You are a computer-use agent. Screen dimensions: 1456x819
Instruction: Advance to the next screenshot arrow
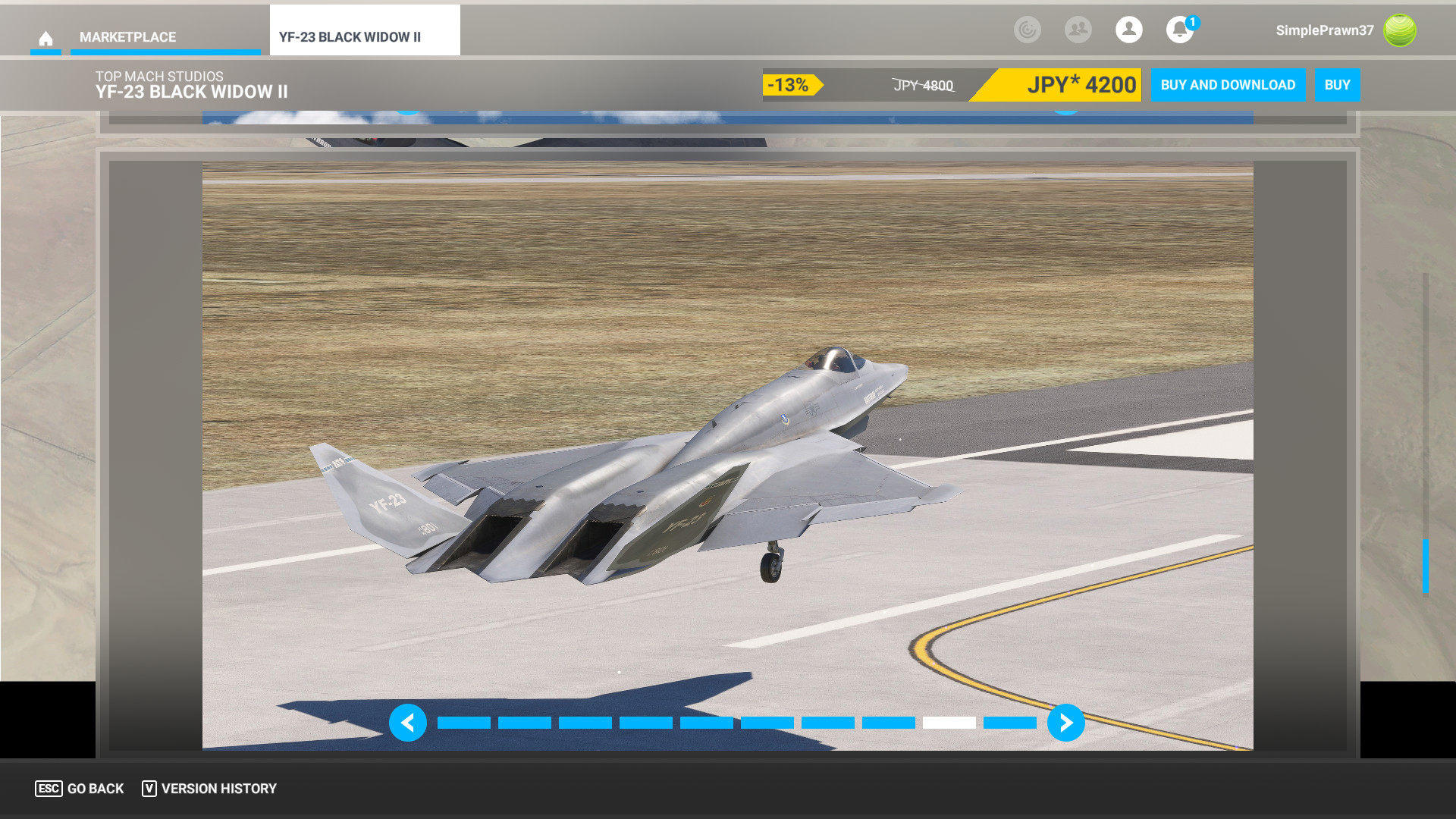pyautogui.click(x=1065, y=723)
